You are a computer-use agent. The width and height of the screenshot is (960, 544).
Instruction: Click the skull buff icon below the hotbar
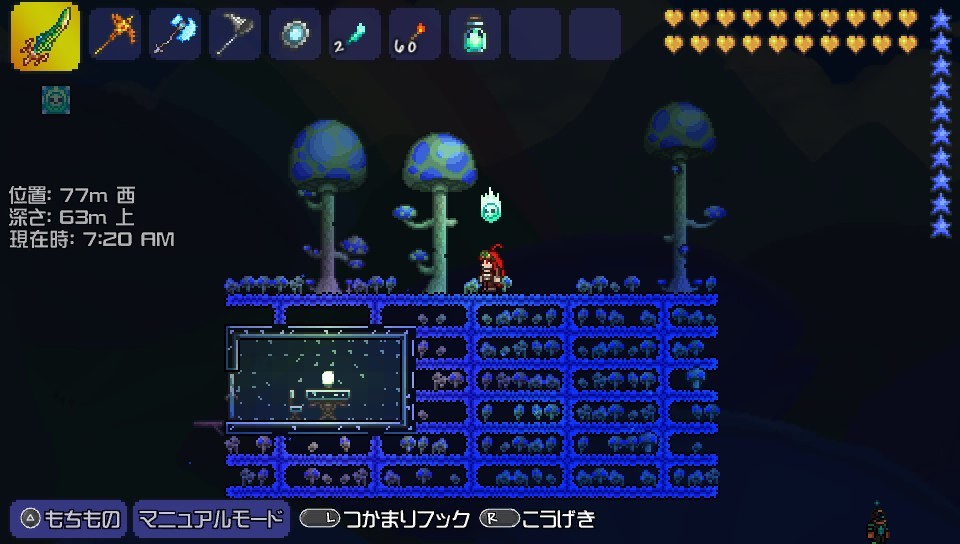coord(56,99)
